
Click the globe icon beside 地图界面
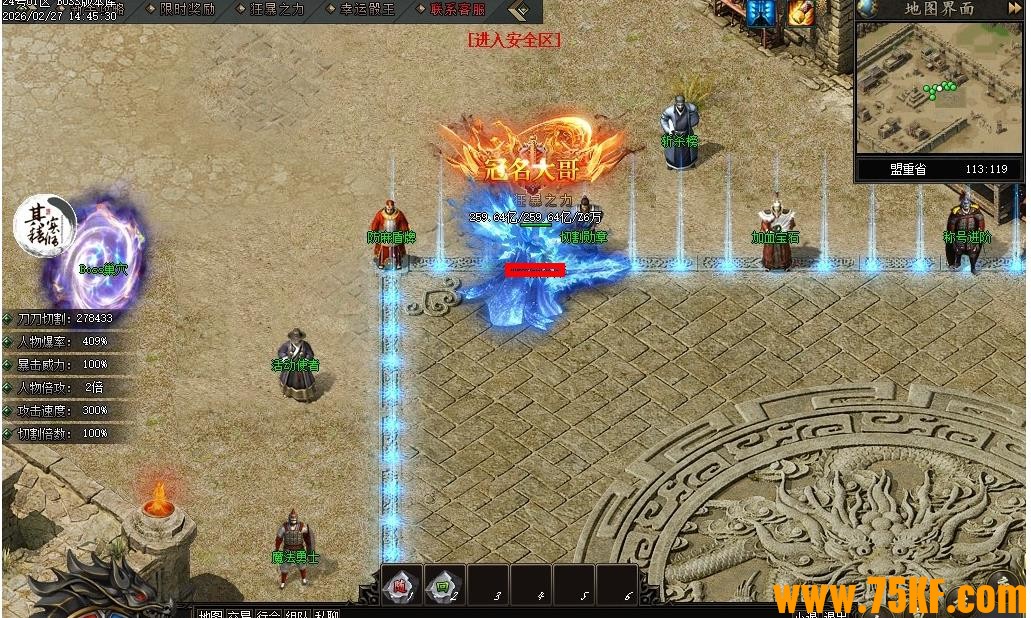coord(868,9)
